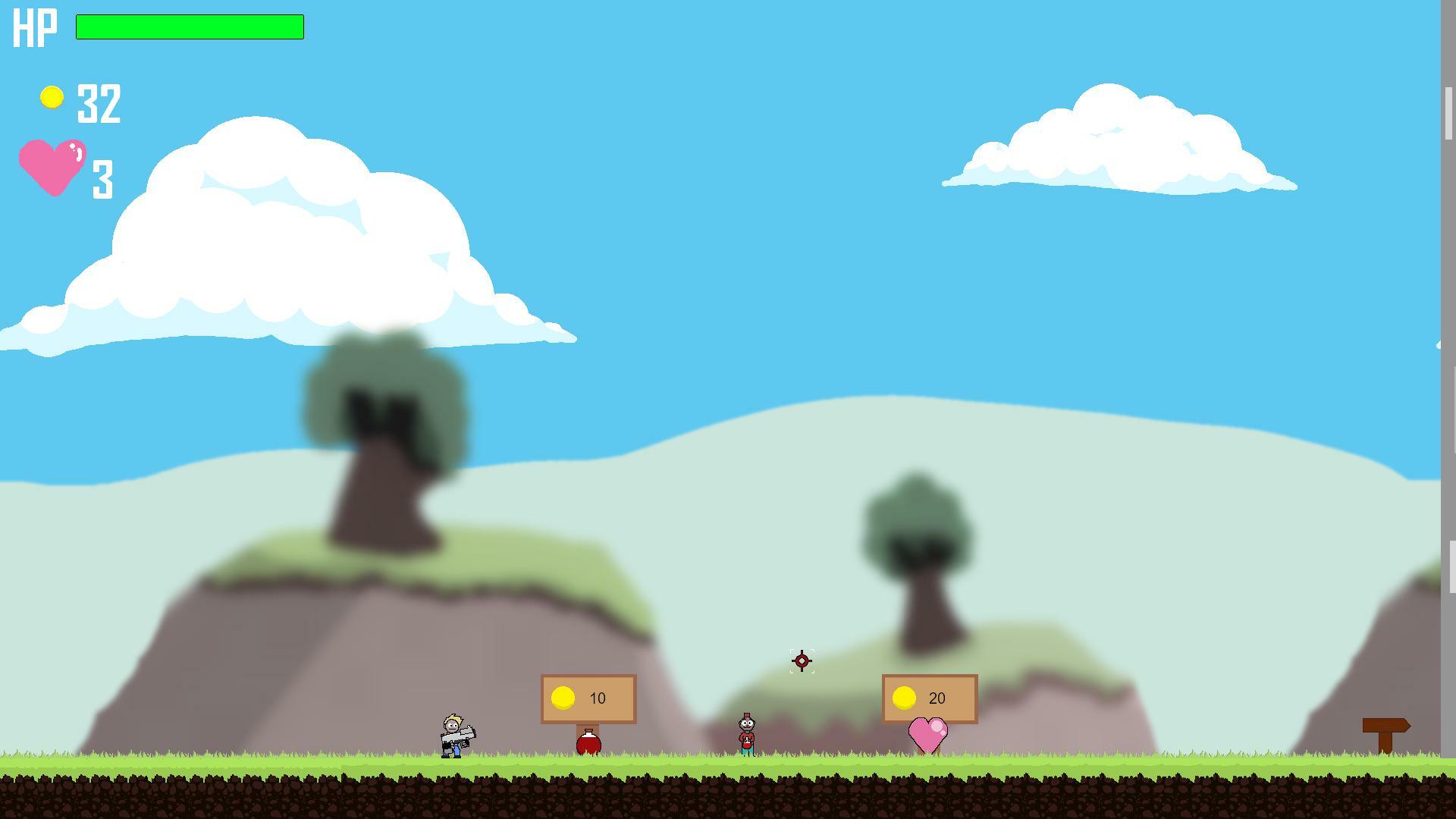Click the yellow coin icon in the HUD
The image size is (1456, 819).
(51, 97)
